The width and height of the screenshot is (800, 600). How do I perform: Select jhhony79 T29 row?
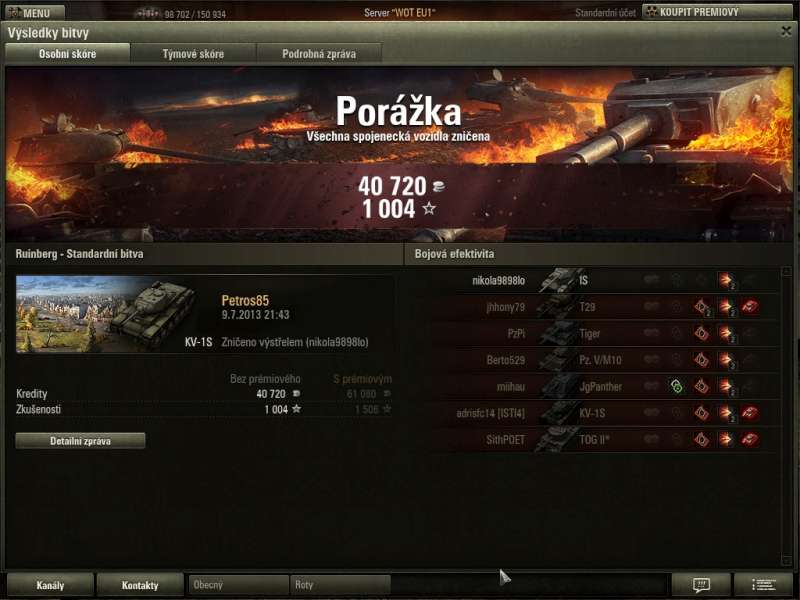600,307
